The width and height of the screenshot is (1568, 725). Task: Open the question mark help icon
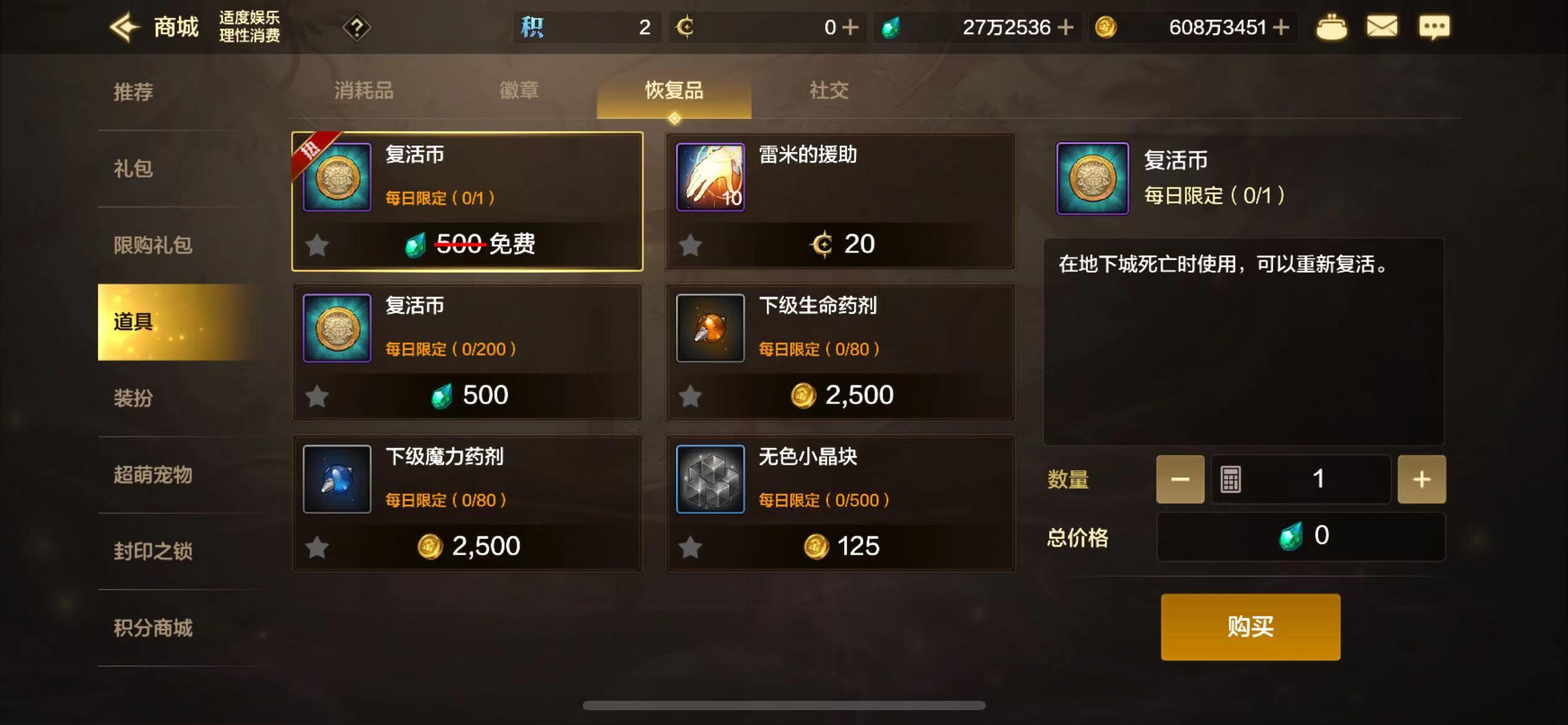tap(357, 27)
